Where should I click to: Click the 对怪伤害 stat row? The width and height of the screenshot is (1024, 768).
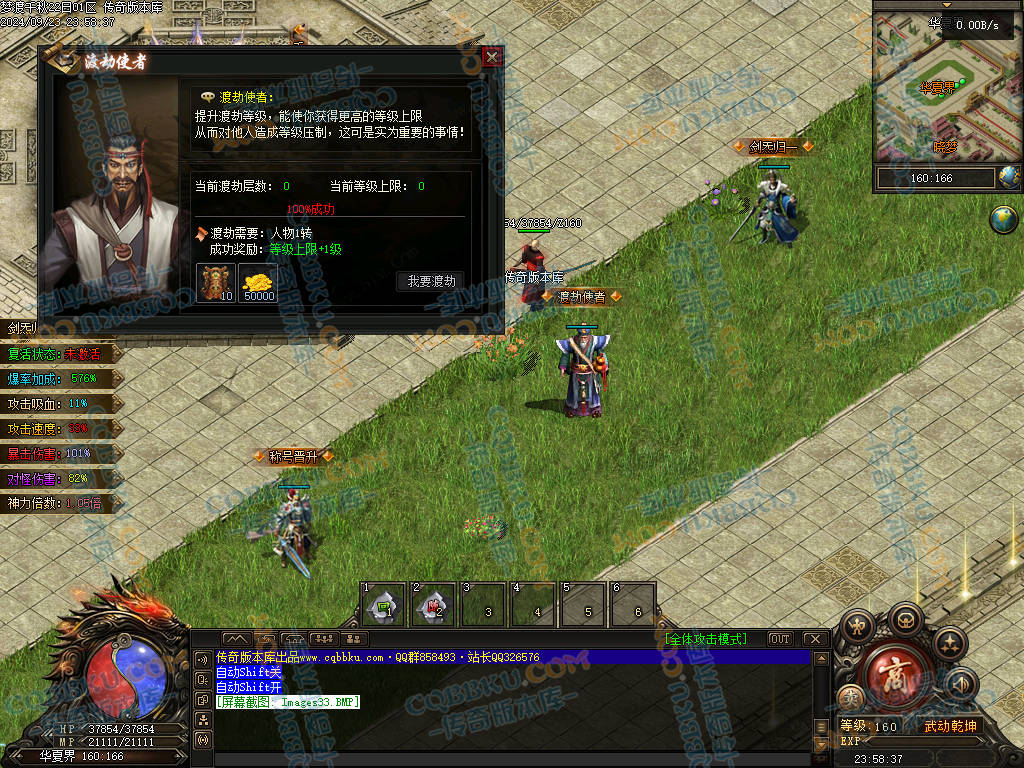click(60, 479)
